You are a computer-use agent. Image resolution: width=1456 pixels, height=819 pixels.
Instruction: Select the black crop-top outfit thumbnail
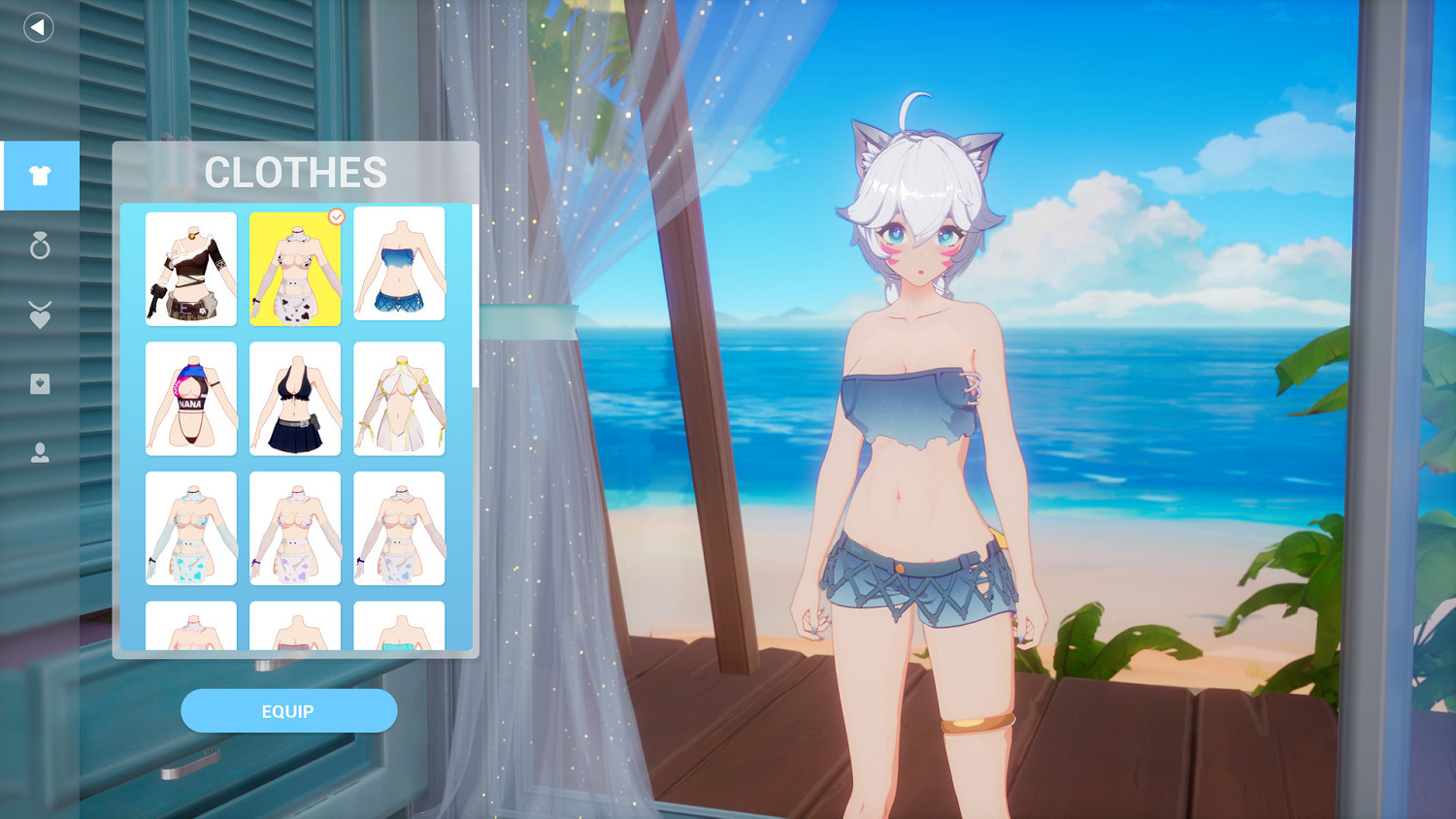coord(191,264)
